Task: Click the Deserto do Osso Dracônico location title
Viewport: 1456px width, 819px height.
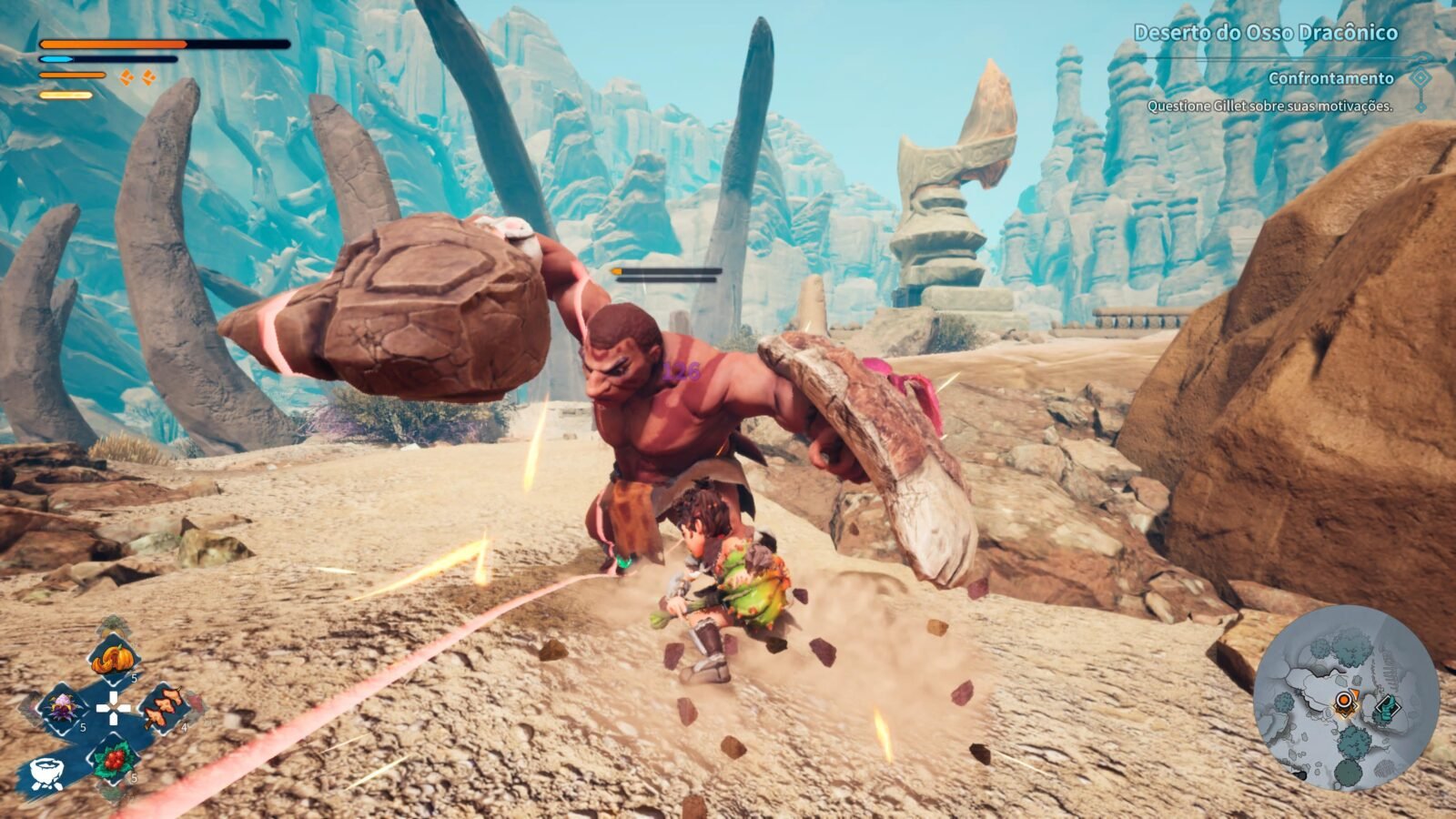Action: pos(1265,33)
